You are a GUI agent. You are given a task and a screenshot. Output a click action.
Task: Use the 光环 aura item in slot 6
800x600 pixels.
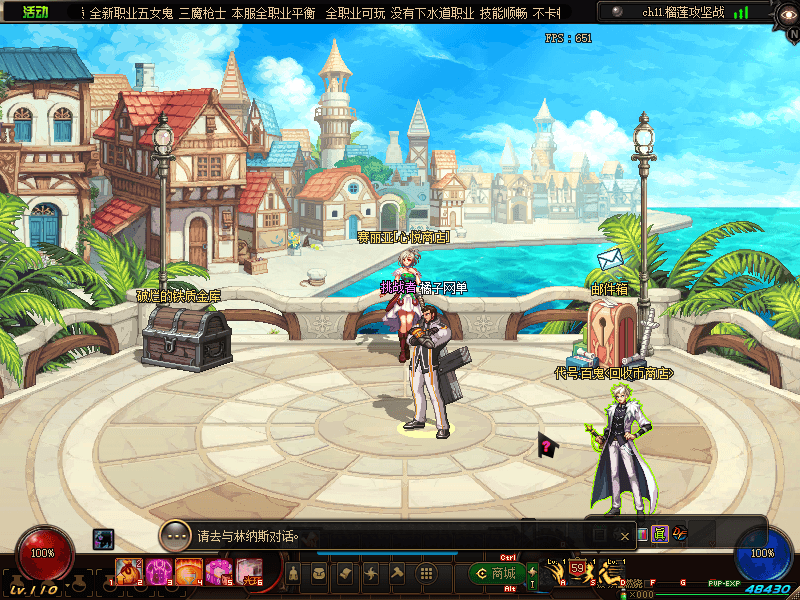click(x=249, y=572)
